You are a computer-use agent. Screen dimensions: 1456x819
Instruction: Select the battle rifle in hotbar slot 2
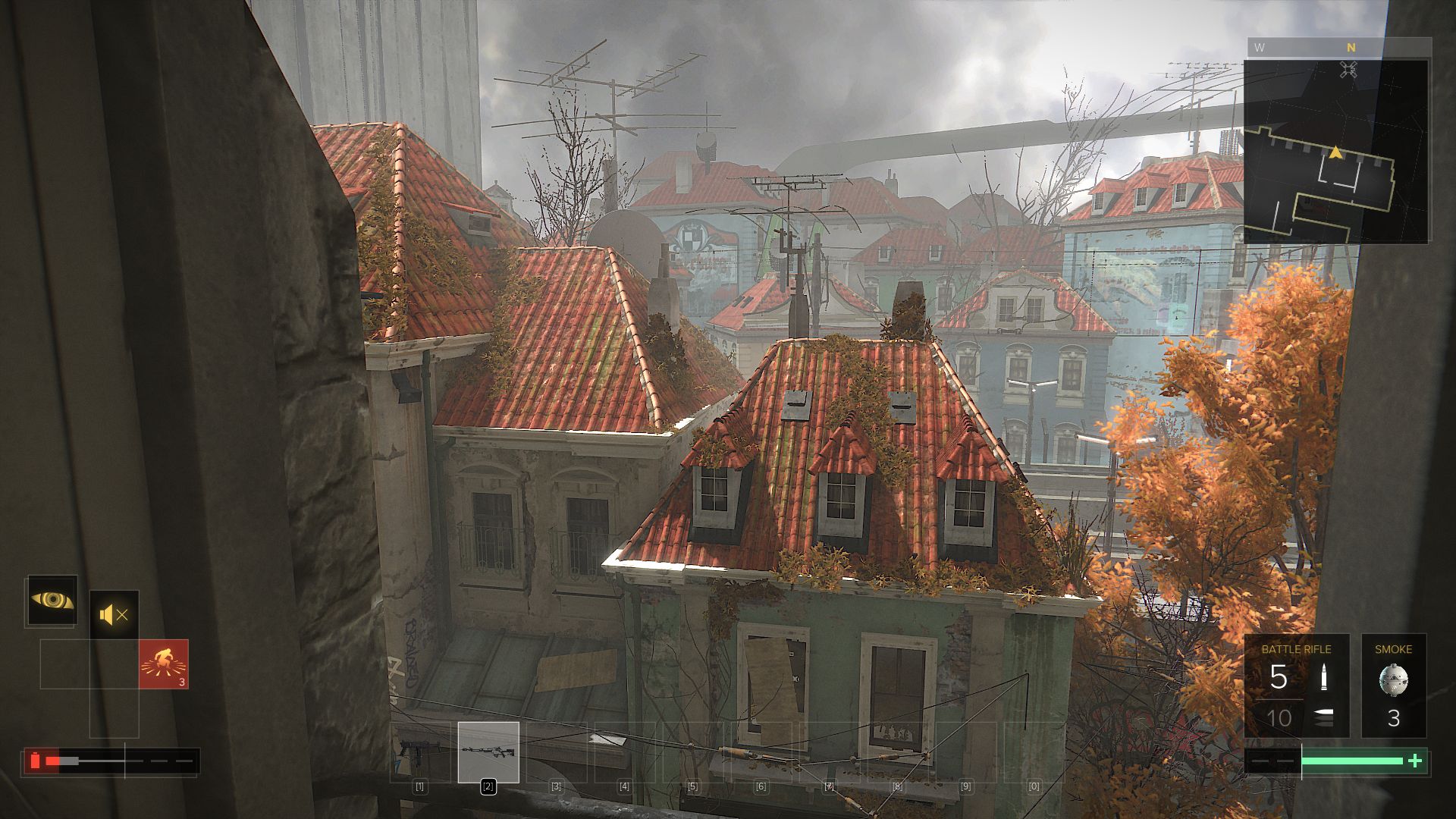(488, 752)
